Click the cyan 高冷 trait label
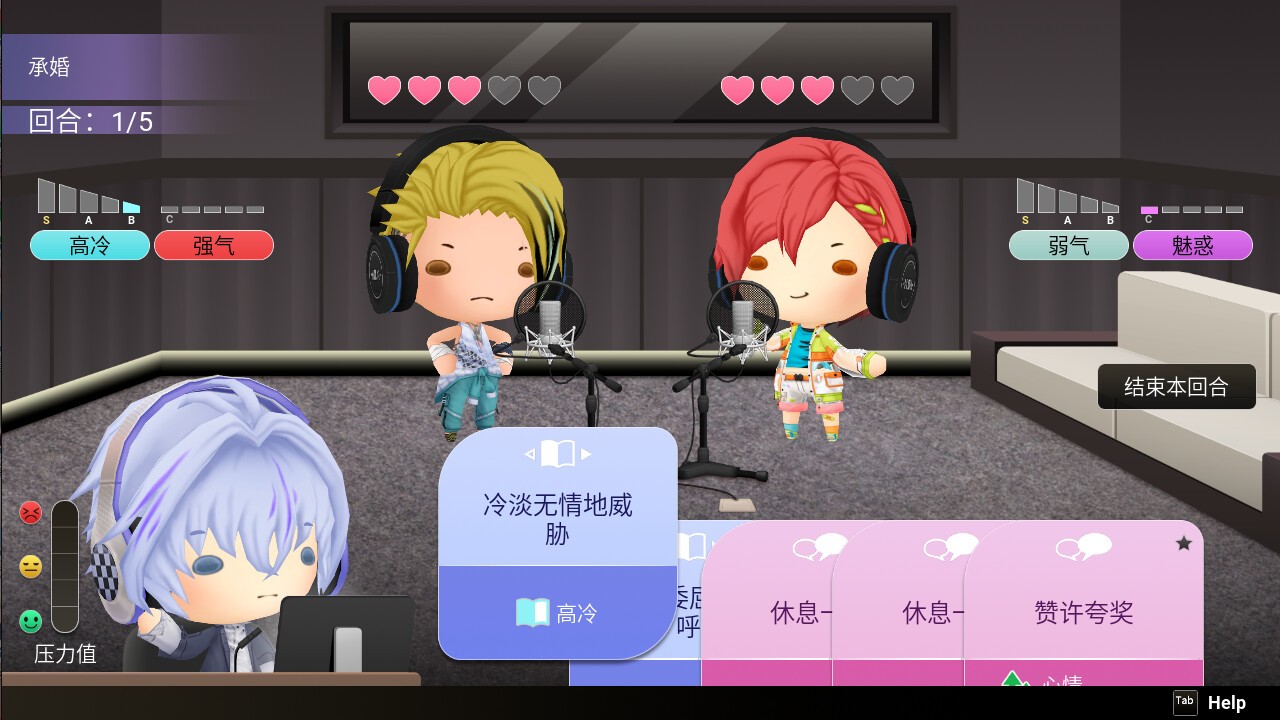This screenshot has height=720, width=1280. click(x=89, y=245)
